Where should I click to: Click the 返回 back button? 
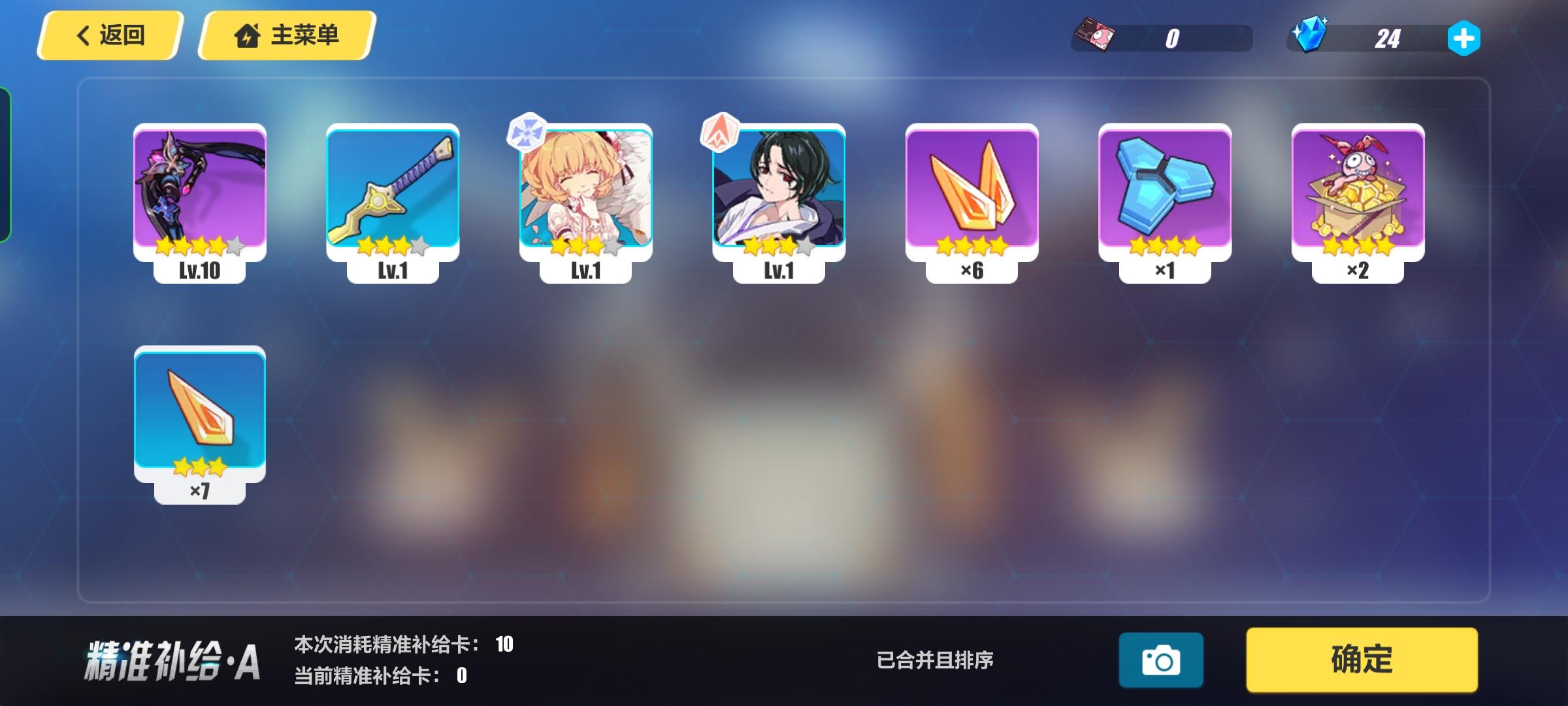(111, 36)
